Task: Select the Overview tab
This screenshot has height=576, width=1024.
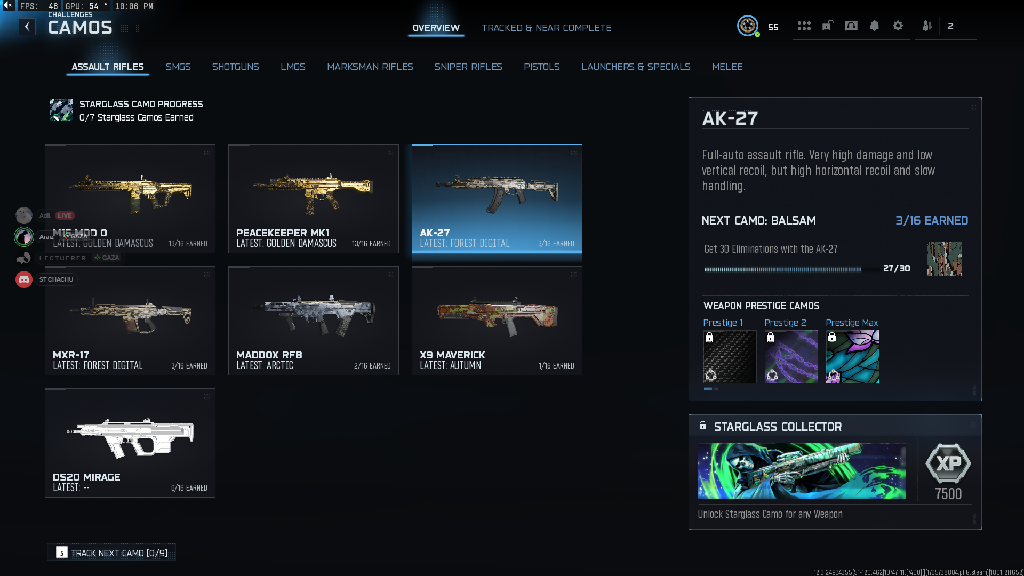Action: 436,28
